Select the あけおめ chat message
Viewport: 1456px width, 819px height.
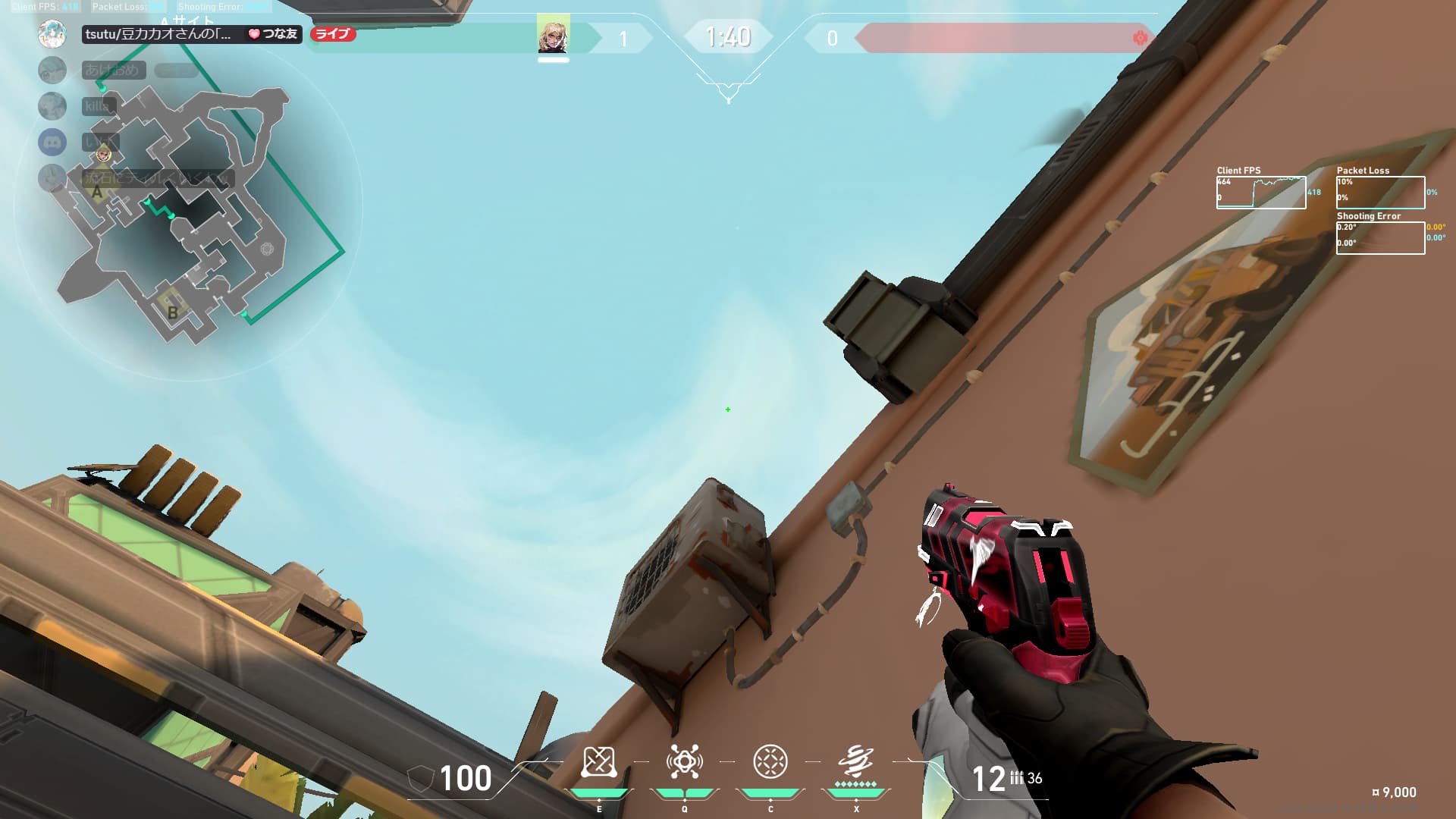click(x=112, y=70)
